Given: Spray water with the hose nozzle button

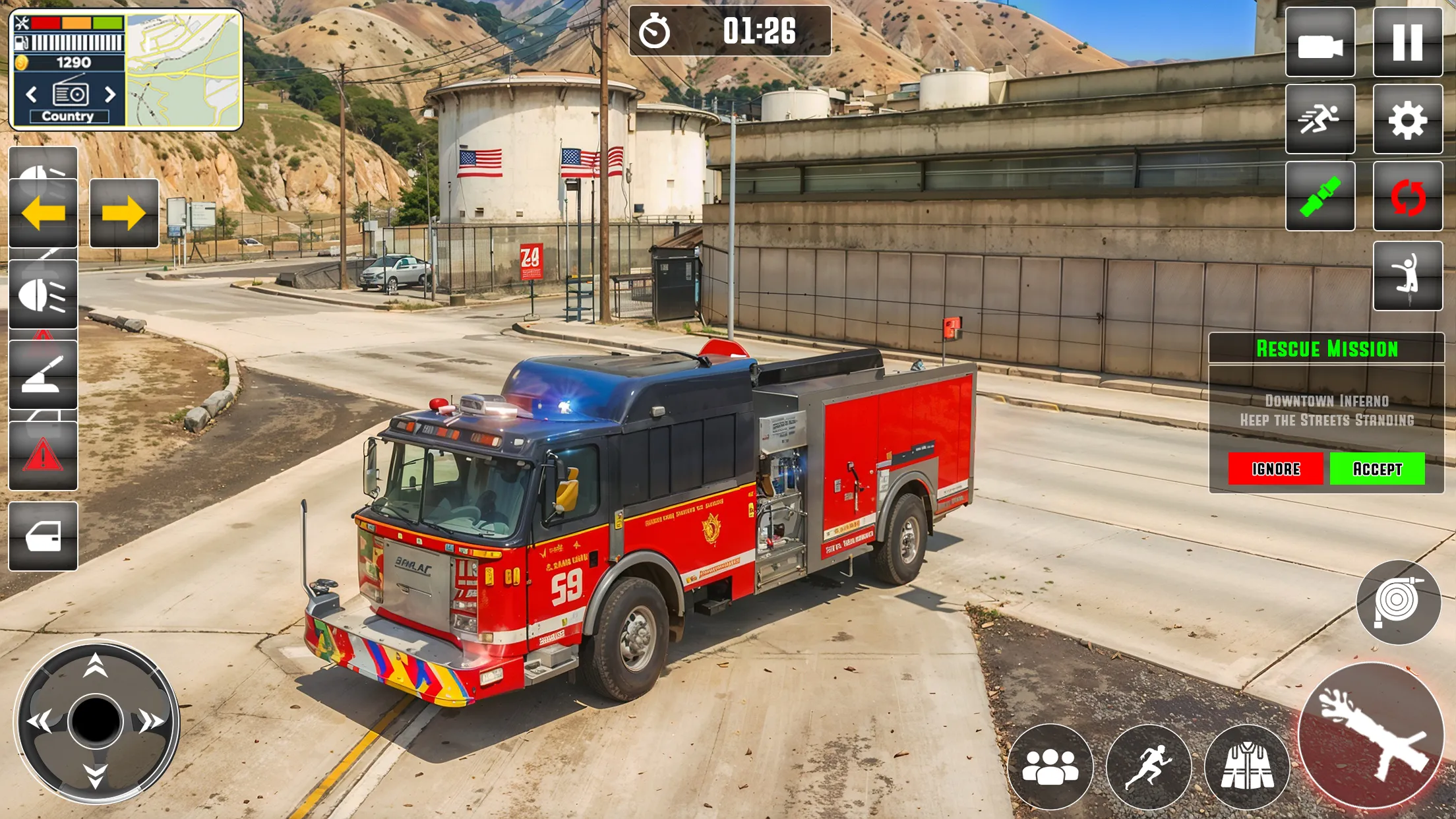Looking at the screenshot, I should point(1370,734).
